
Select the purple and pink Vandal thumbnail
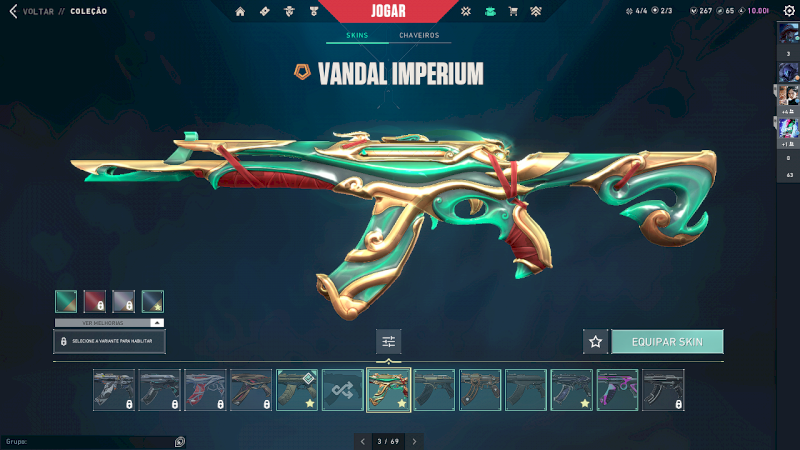617,390
